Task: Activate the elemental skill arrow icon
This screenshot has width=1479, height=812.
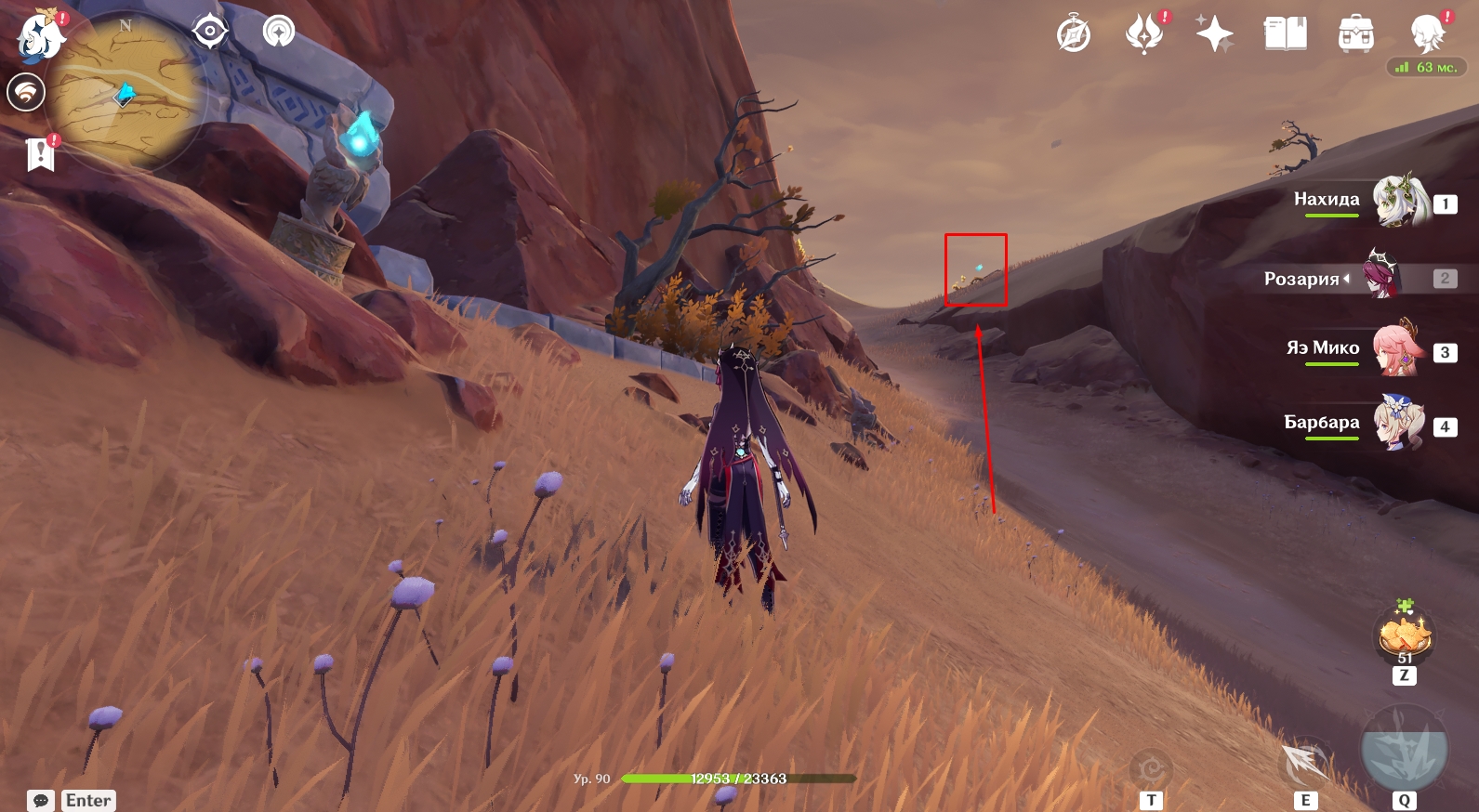Action: pyautogui.click(x=1306, y=762)
